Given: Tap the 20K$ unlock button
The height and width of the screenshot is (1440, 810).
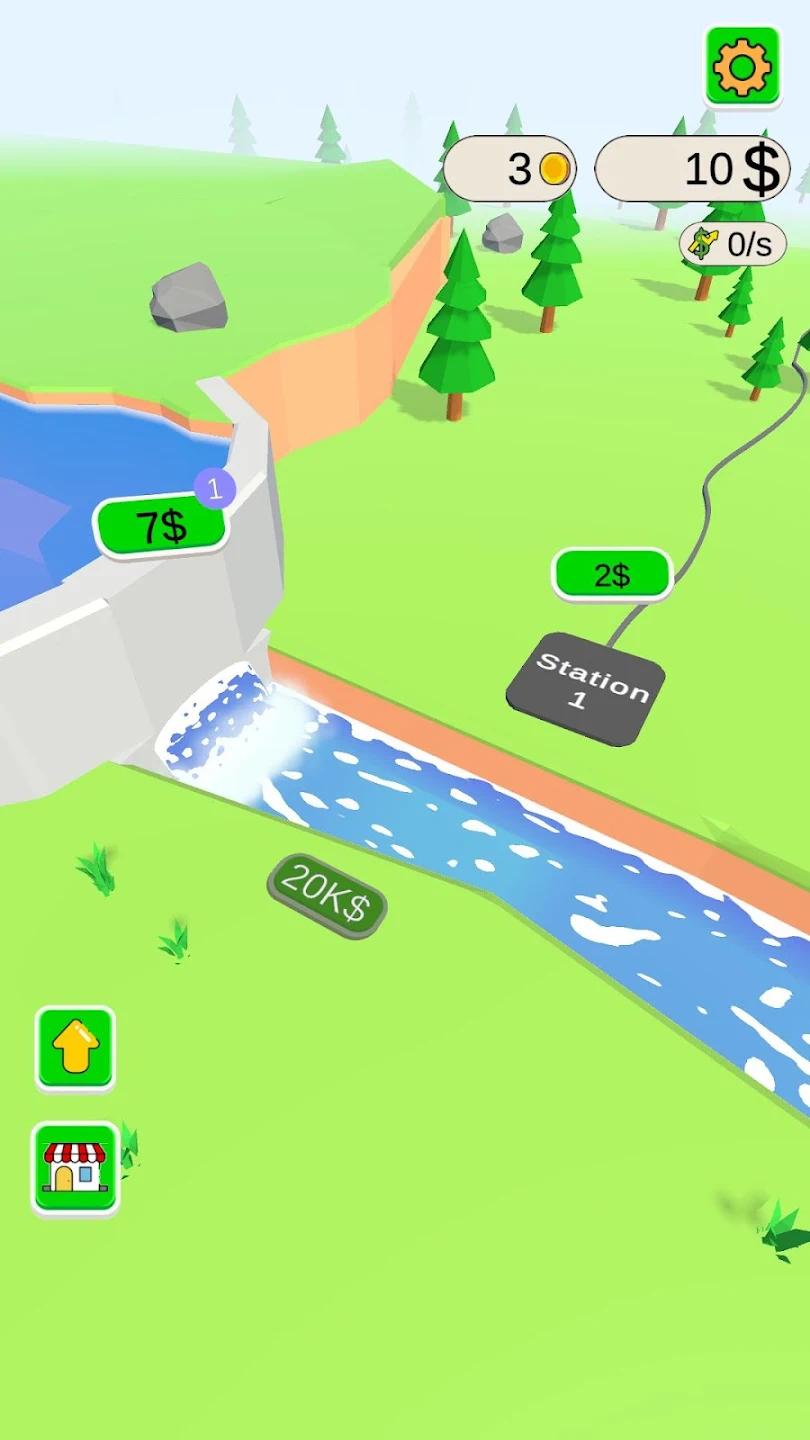Looking at the screenshot, I should [326, 895].
